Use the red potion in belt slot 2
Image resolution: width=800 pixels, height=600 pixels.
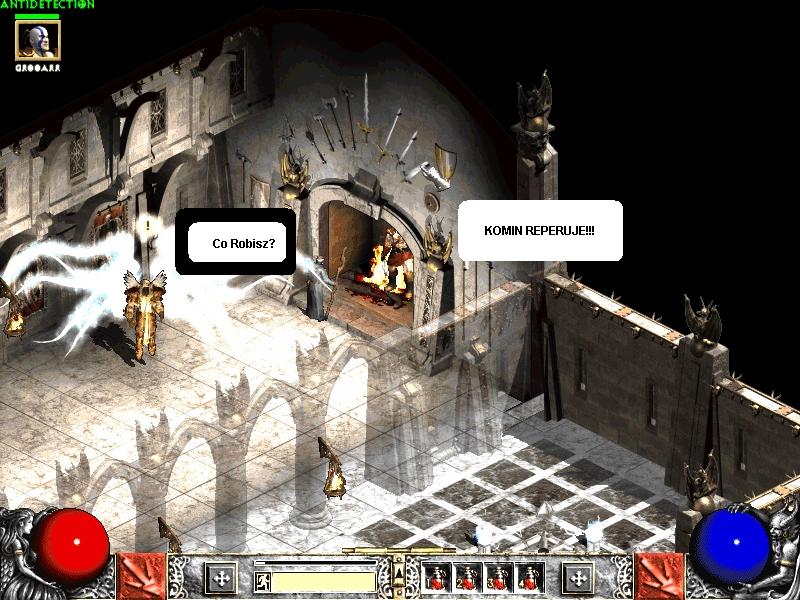468,577
